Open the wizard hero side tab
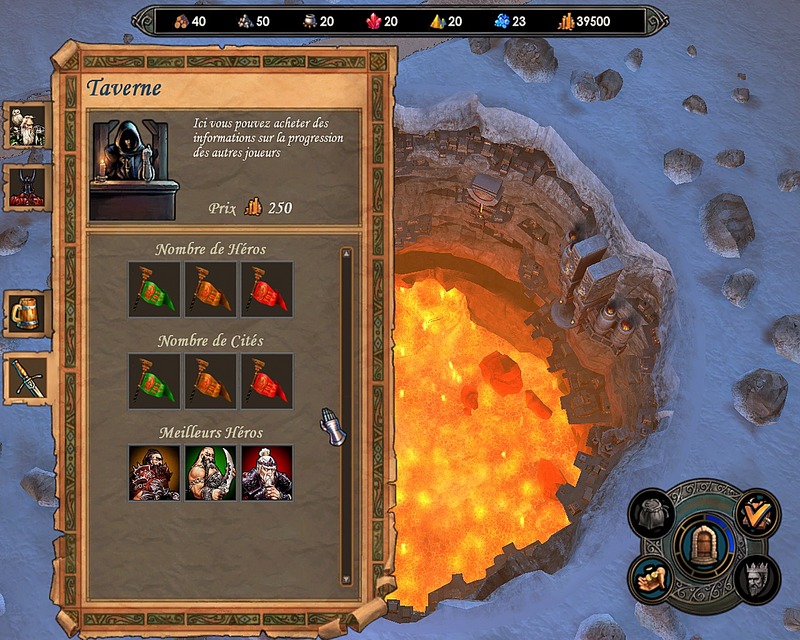 [x=25, y=126]
